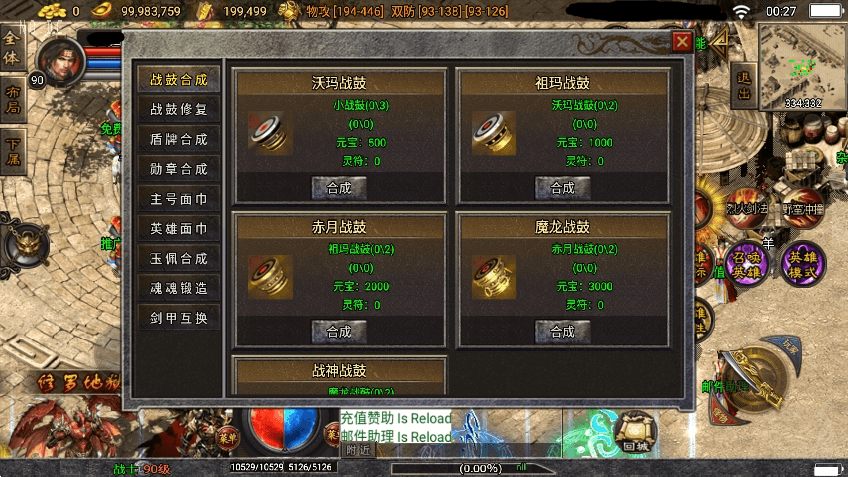Viewport: 848px width, 477px height.
Task: Select the 战鼓合成 tab
Action: coord(178,80)
